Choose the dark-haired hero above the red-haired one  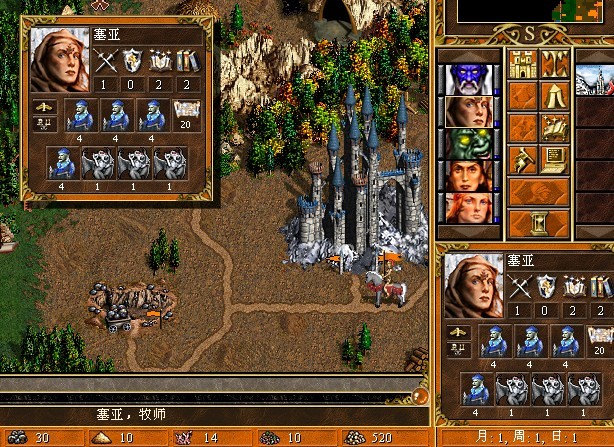click(x=467, y=175)
